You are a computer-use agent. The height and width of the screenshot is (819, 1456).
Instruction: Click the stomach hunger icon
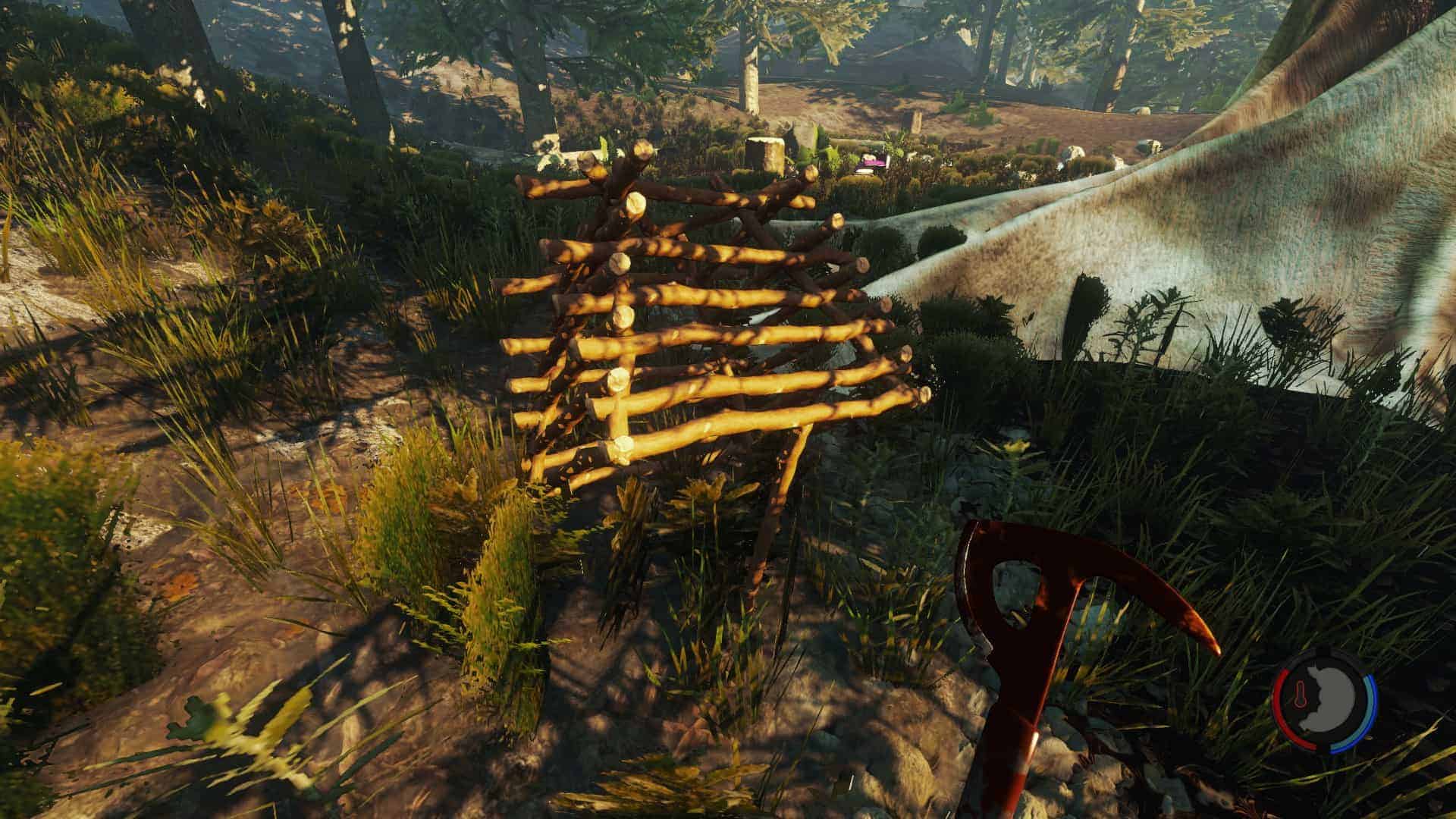(1330, 701)
